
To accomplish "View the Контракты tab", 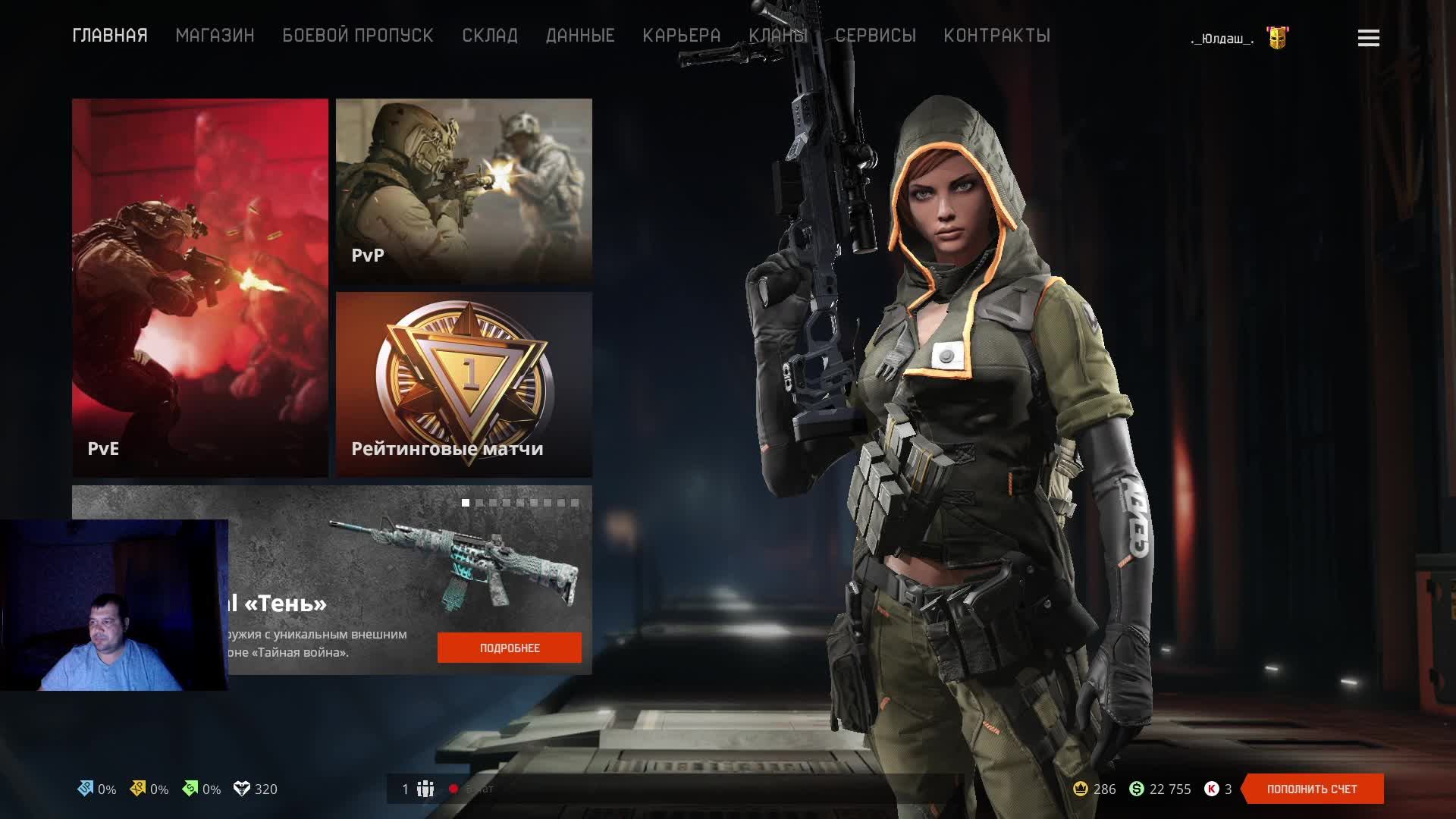I will 996,36.
